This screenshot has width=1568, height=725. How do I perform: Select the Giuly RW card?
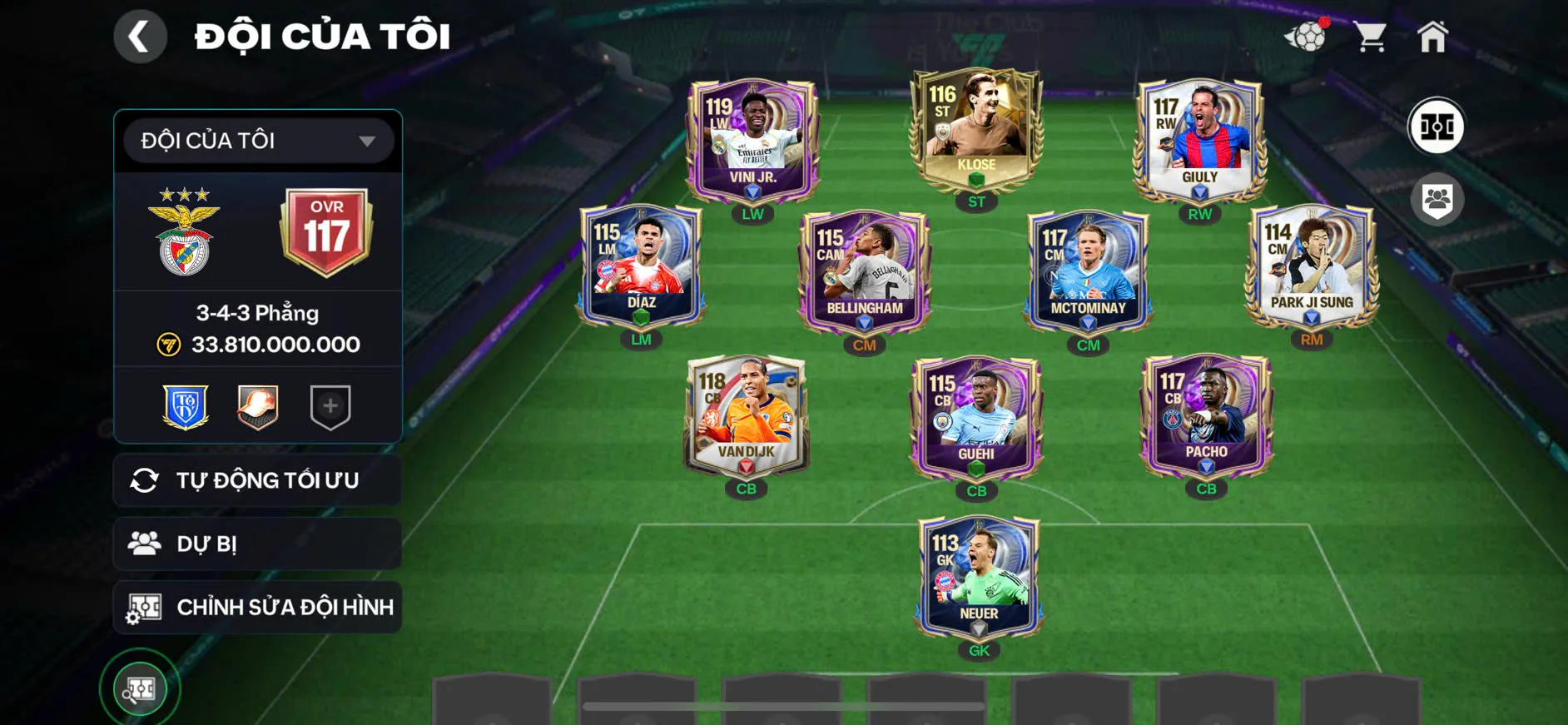point(1199,142)
